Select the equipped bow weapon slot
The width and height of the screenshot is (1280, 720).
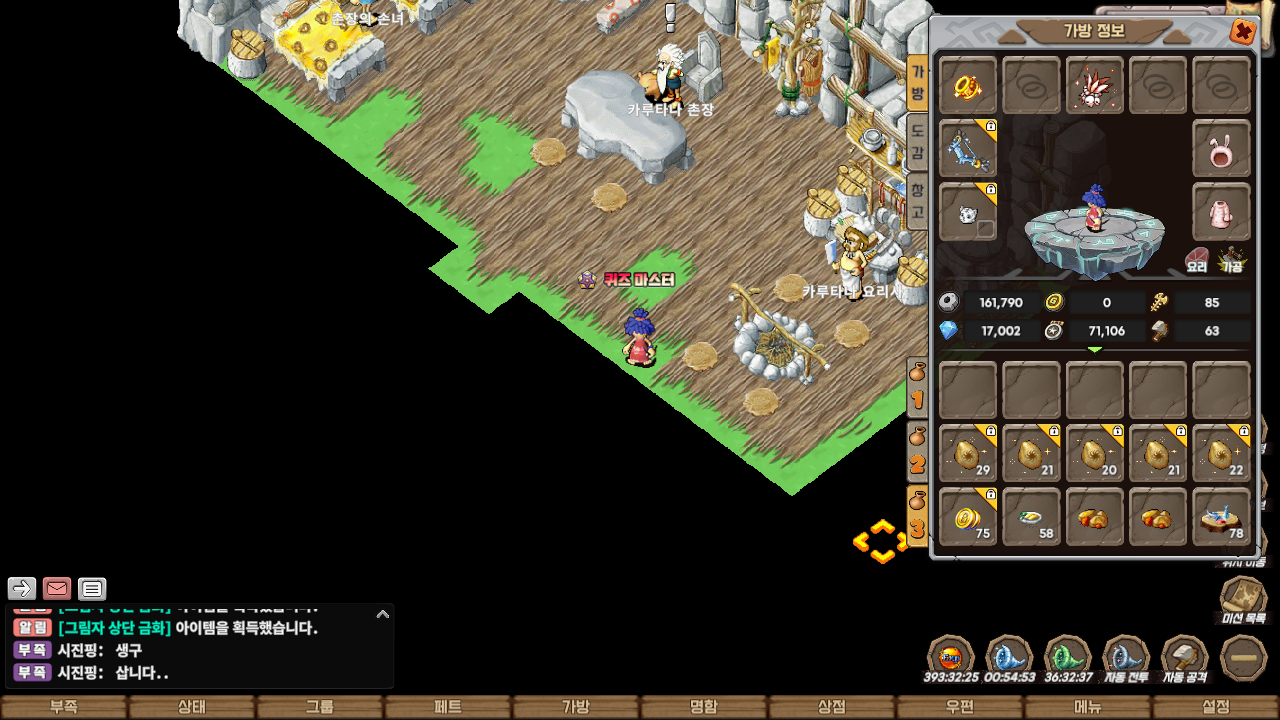[x=967, y=149]
